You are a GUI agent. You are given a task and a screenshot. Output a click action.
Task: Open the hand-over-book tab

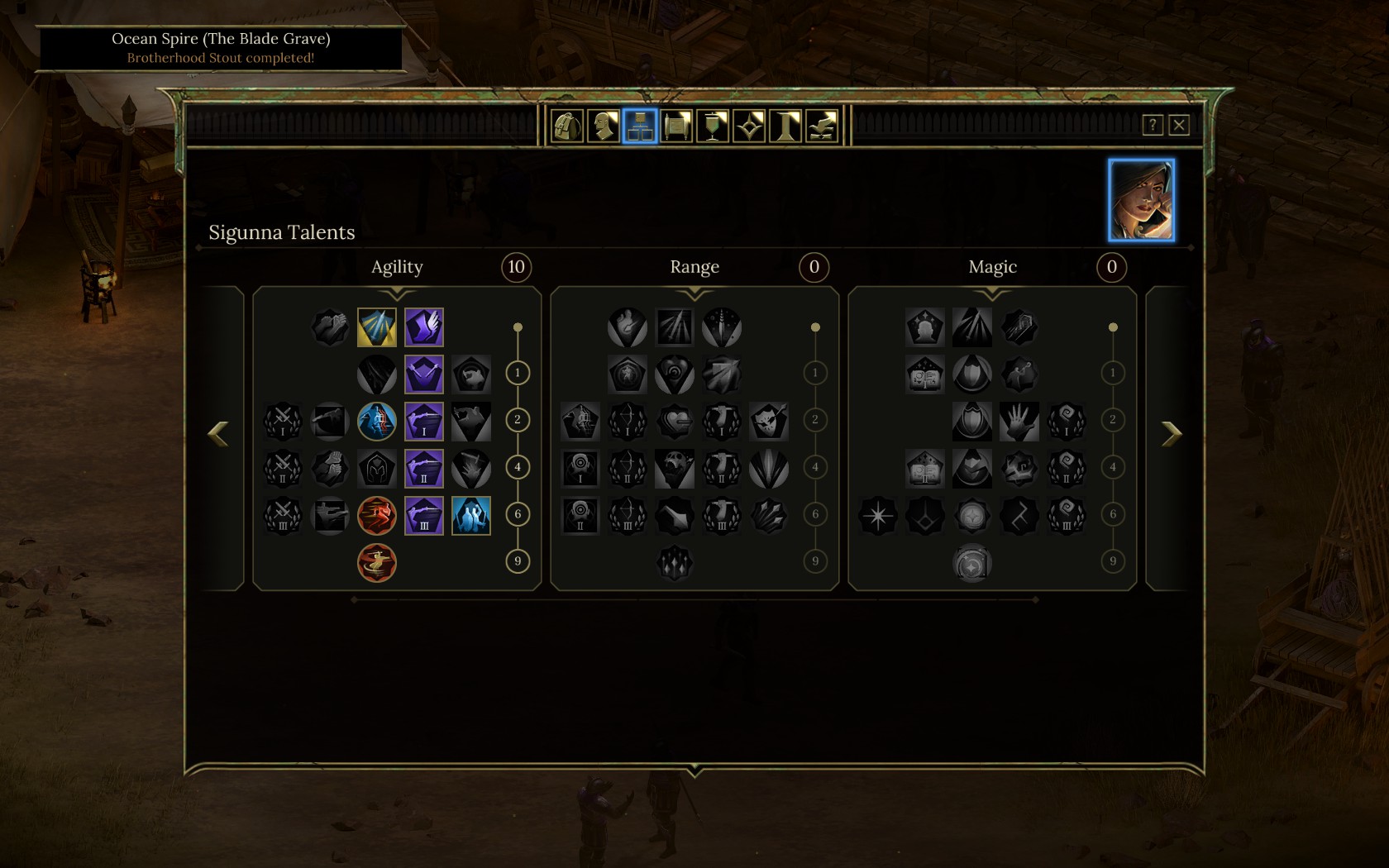pos(822,126)
